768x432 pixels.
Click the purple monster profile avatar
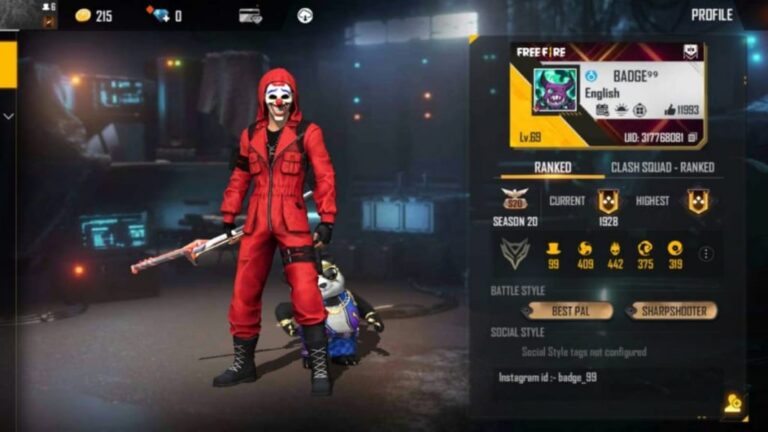554,91
